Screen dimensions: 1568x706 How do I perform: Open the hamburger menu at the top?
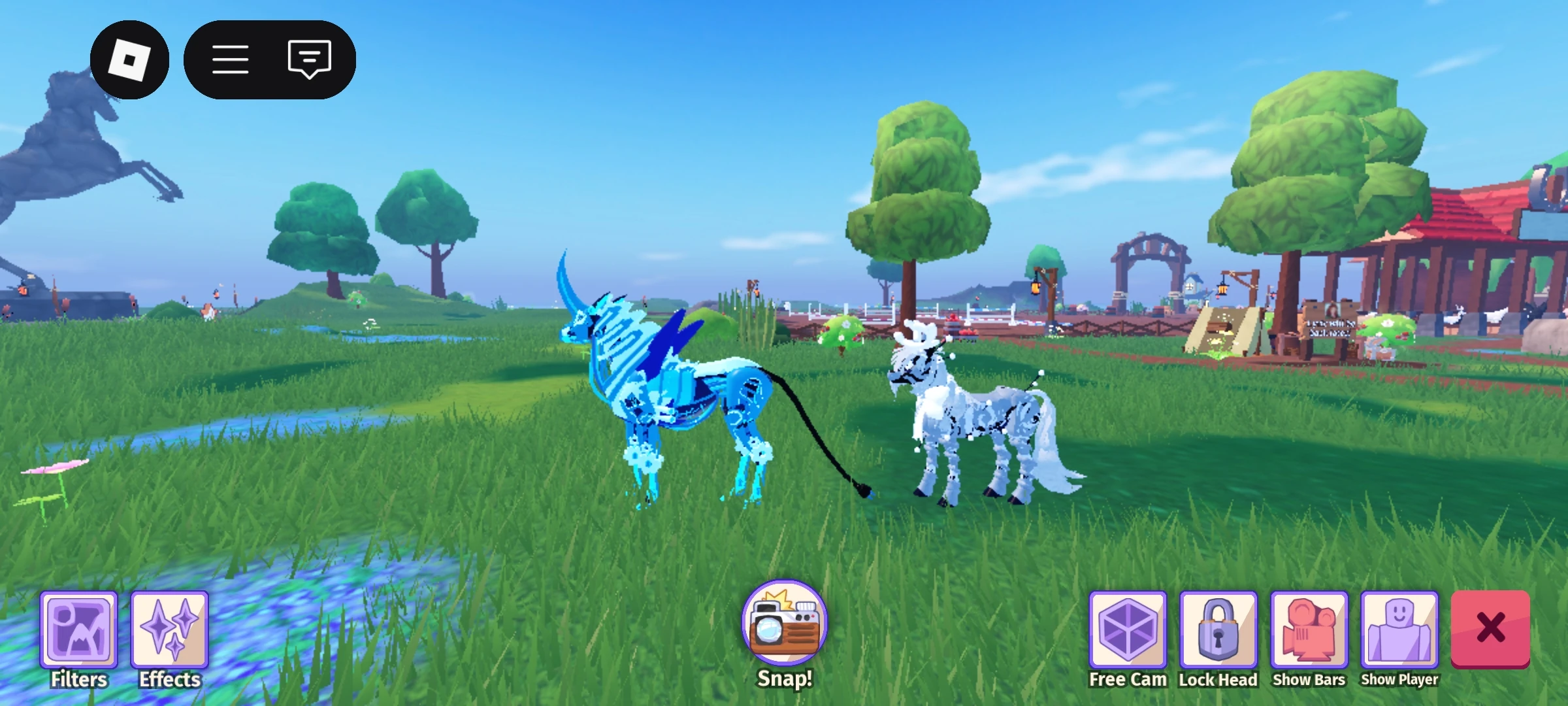(x=231, y=60)
